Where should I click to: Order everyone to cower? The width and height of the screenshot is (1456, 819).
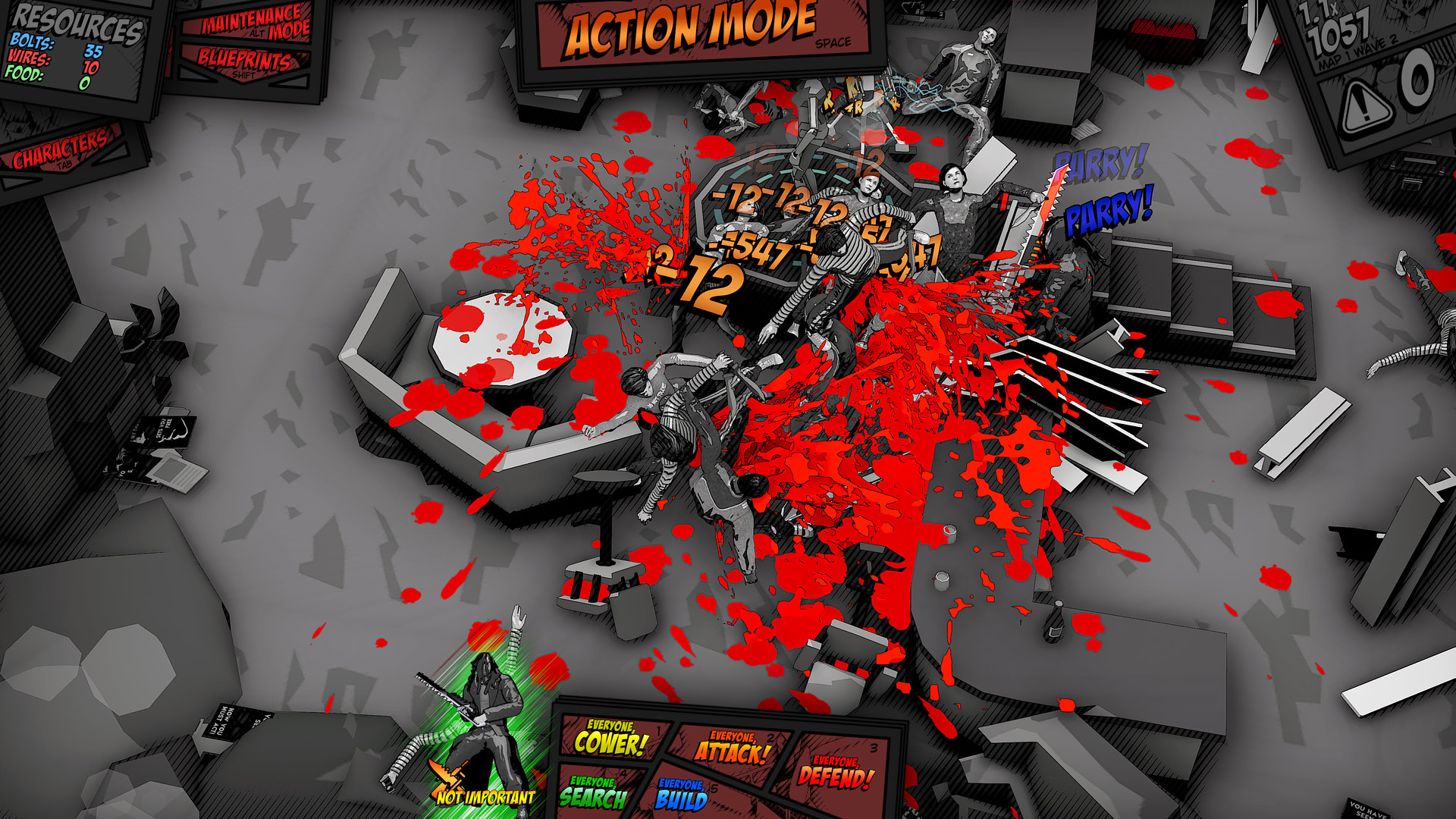pos(610,739)
